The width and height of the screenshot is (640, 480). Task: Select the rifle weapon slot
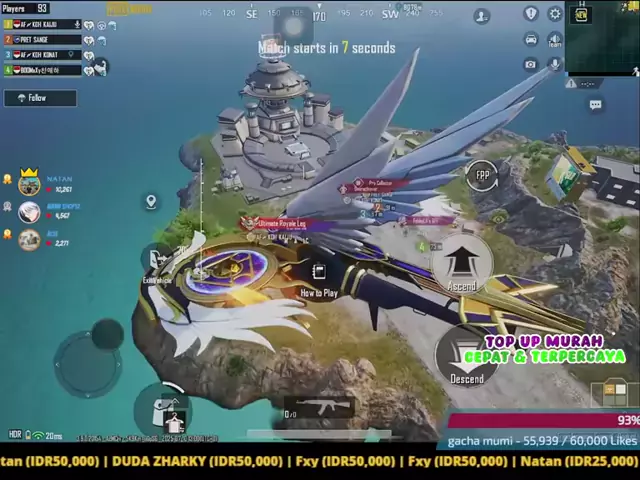(x=323, y=406)
